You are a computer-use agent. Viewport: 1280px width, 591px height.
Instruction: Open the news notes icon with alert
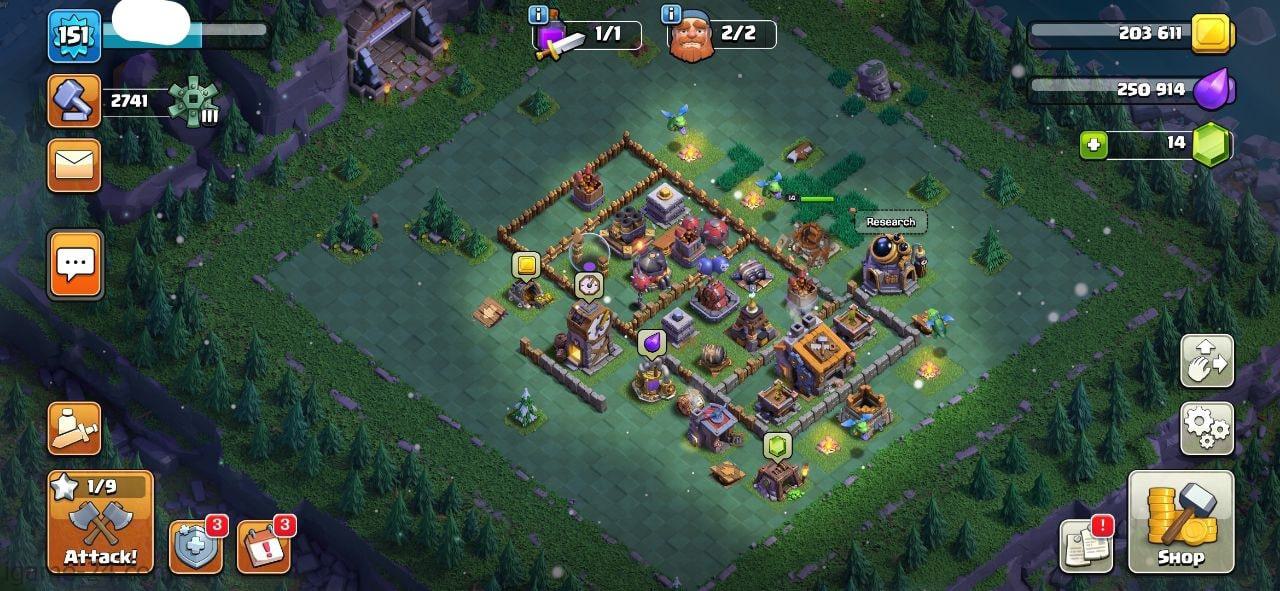tap(1087, 546)
